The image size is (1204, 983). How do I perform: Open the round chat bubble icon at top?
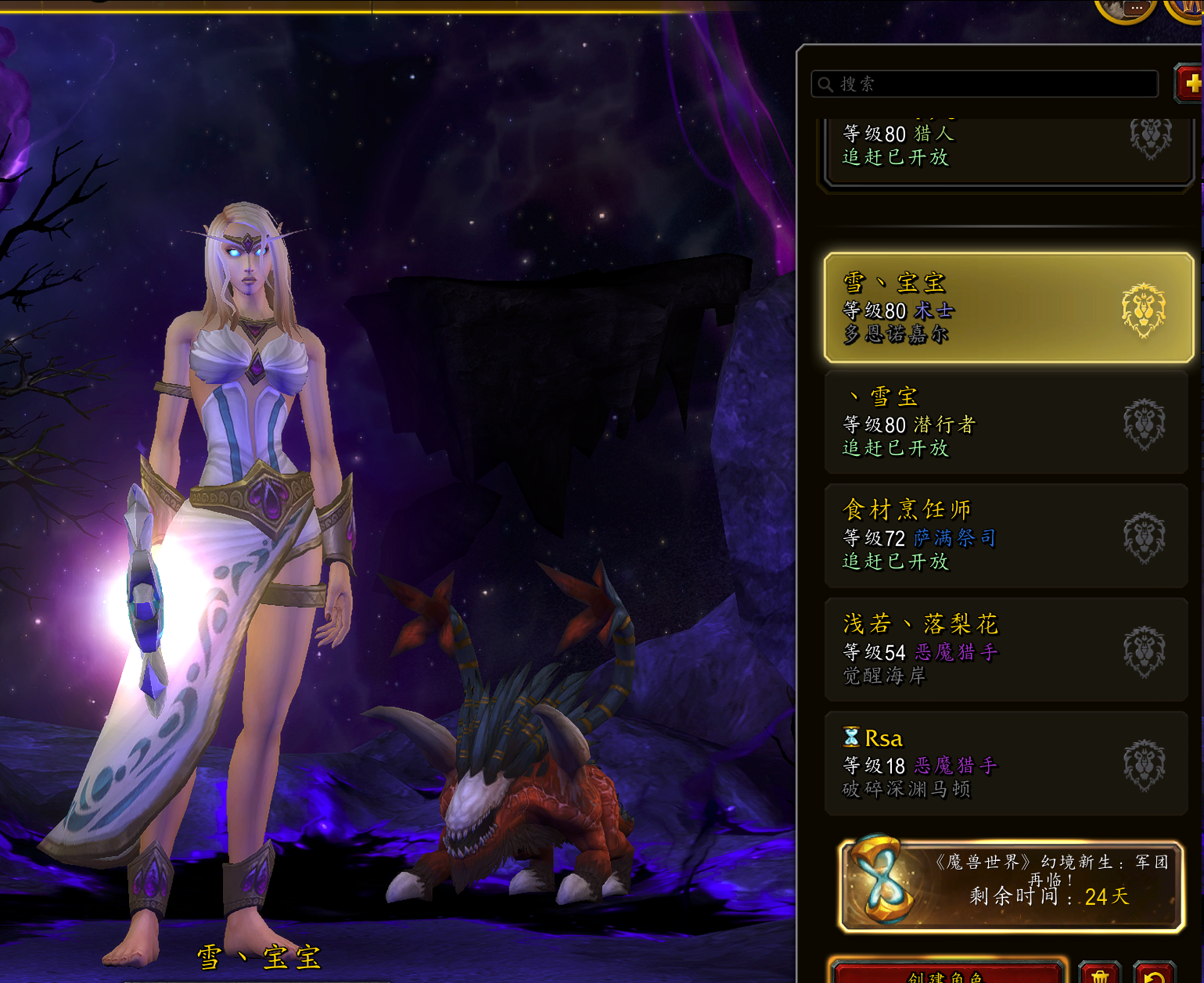(1125, 9)
